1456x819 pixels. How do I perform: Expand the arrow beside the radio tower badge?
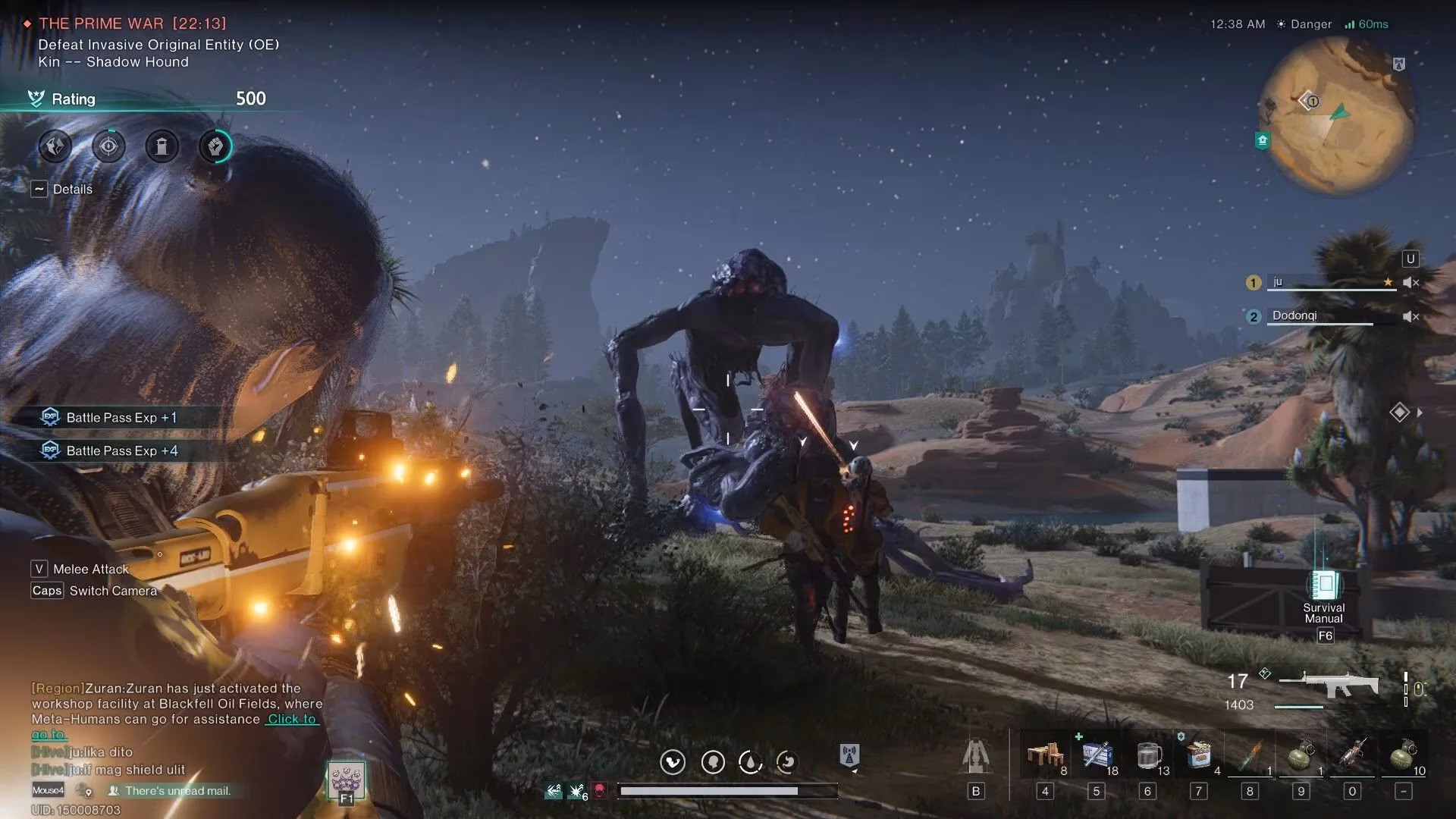[855, 772]
